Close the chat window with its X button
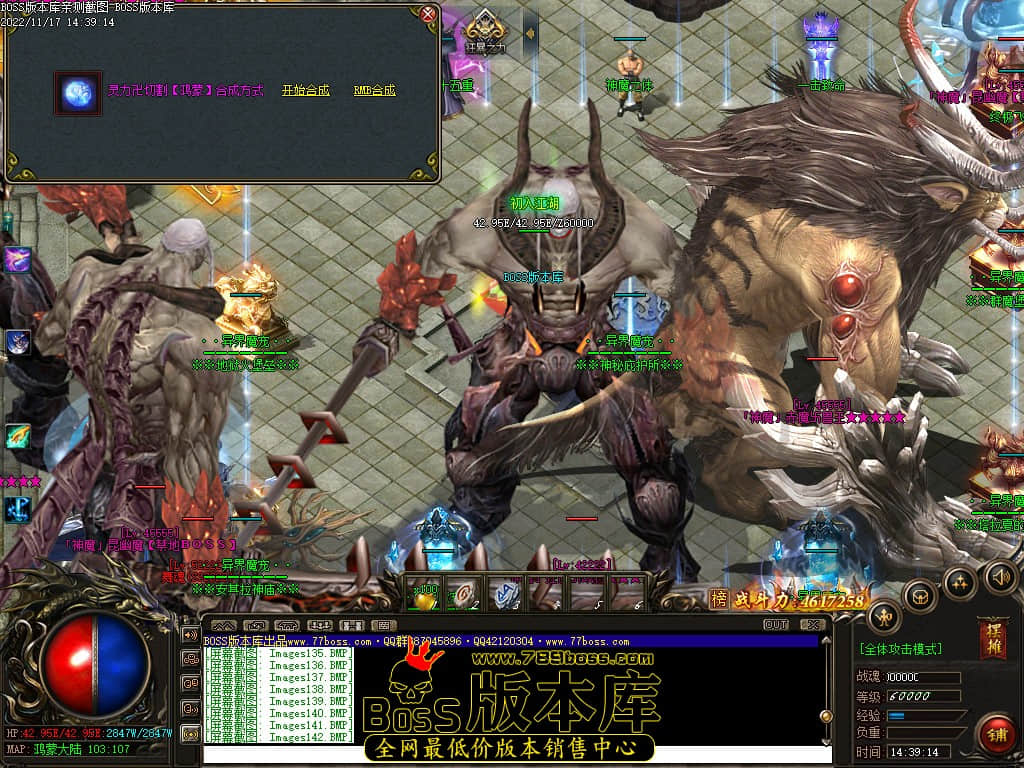This screenshot has width=1024, height=768. [812, 624]
